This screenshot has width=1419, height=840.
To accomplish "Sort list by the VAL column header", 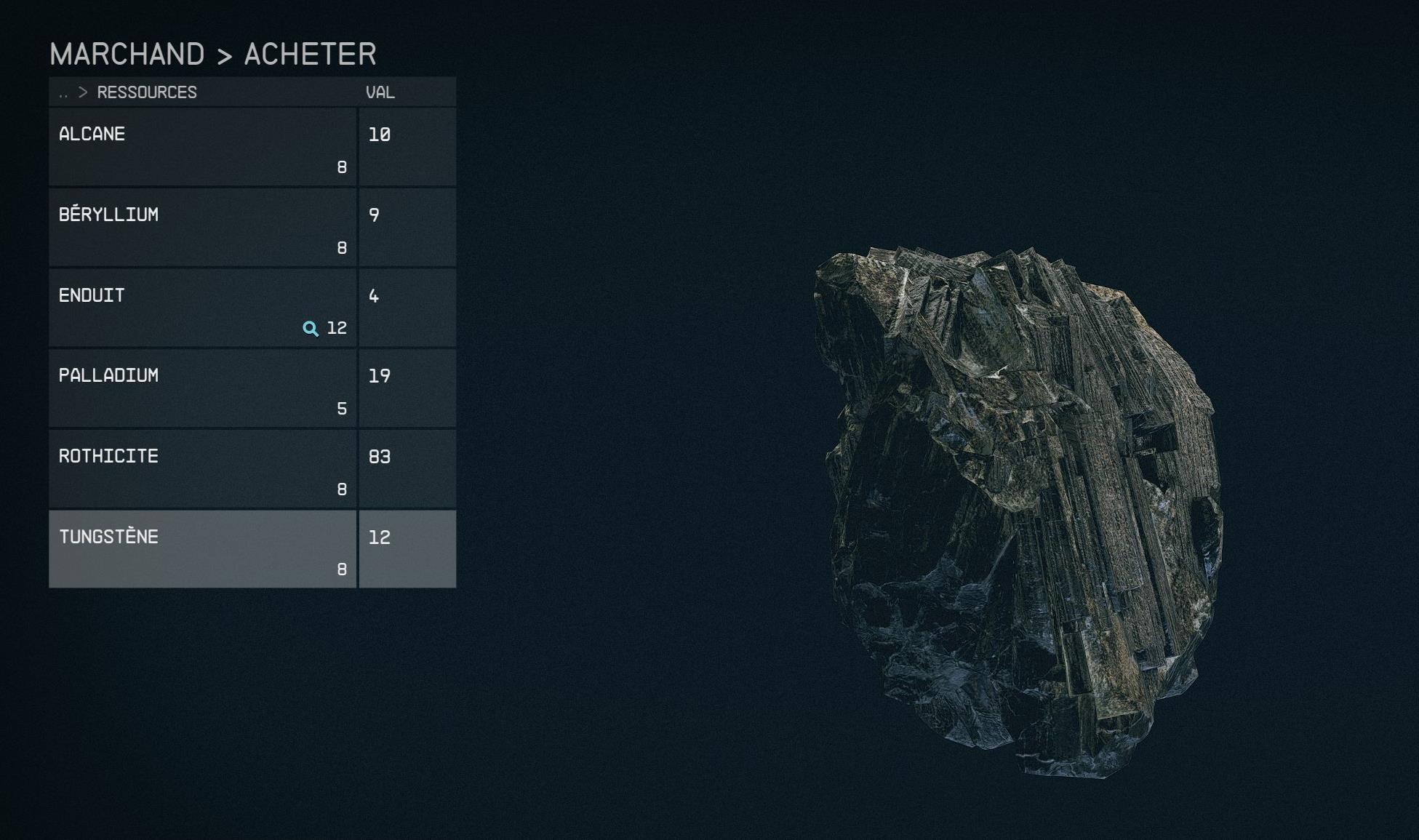I will pyautogui.click(x=380, y=92).
